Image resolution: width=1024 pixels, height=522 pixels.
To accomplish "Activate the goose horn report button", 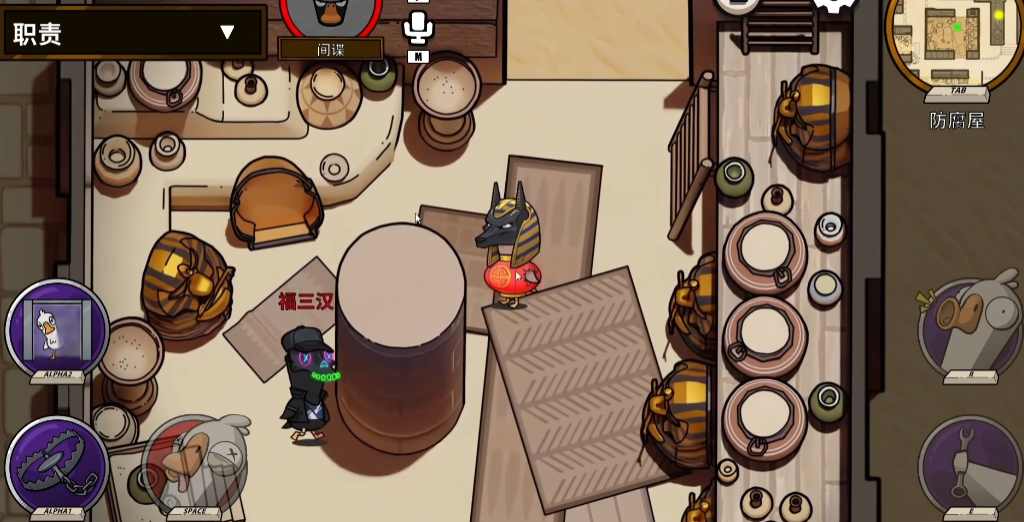I will [969, 328].
